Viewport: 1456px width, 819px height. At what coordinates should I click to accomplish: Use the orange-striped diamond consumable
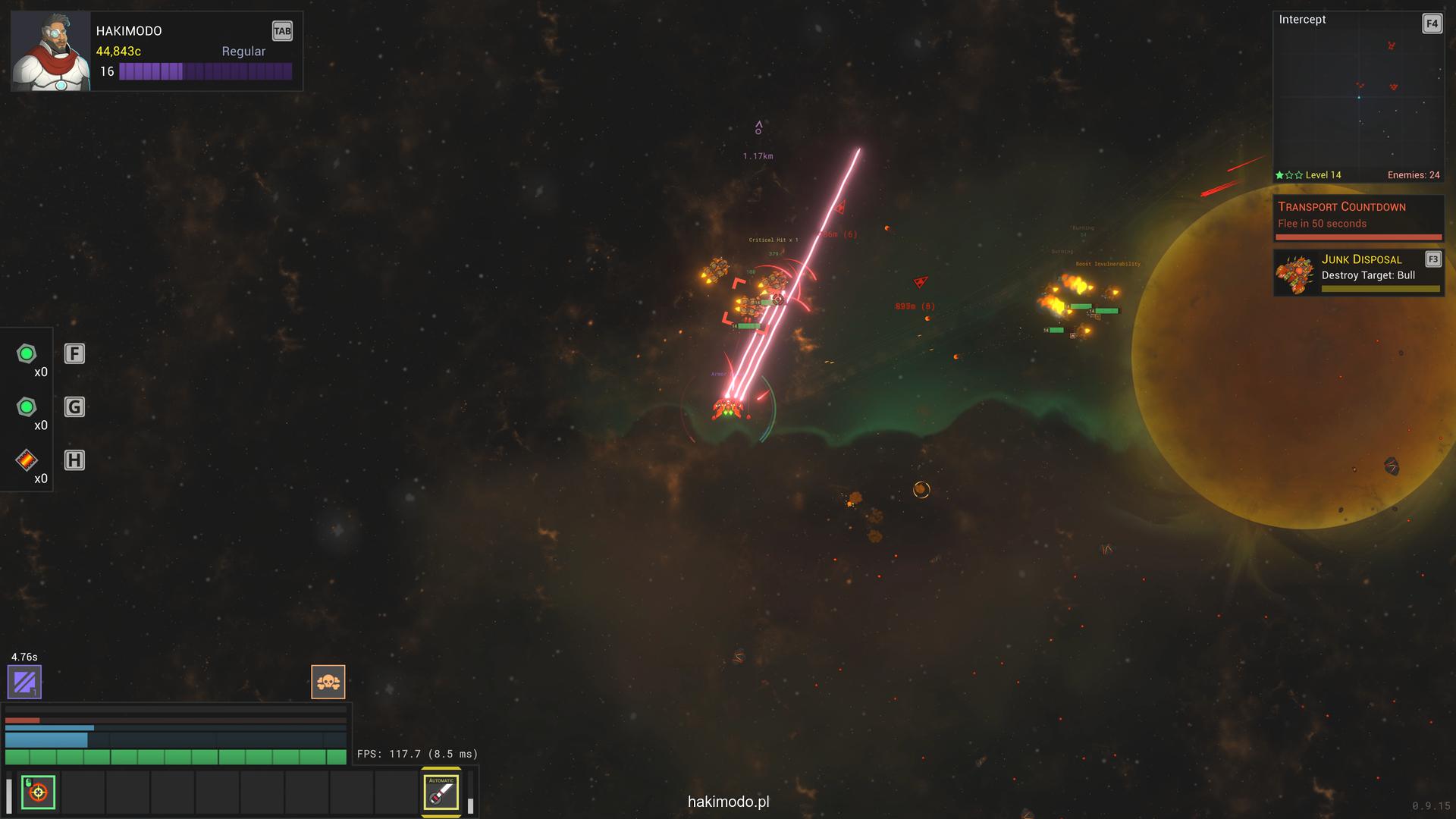click(27, 460)
